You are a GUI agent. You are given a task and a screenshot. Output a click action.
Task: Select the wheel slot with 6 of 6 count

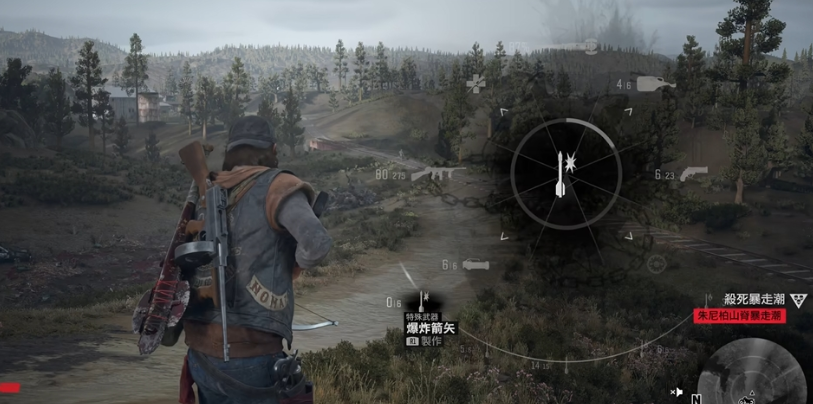pyautogui.click(x=476, y=265)
